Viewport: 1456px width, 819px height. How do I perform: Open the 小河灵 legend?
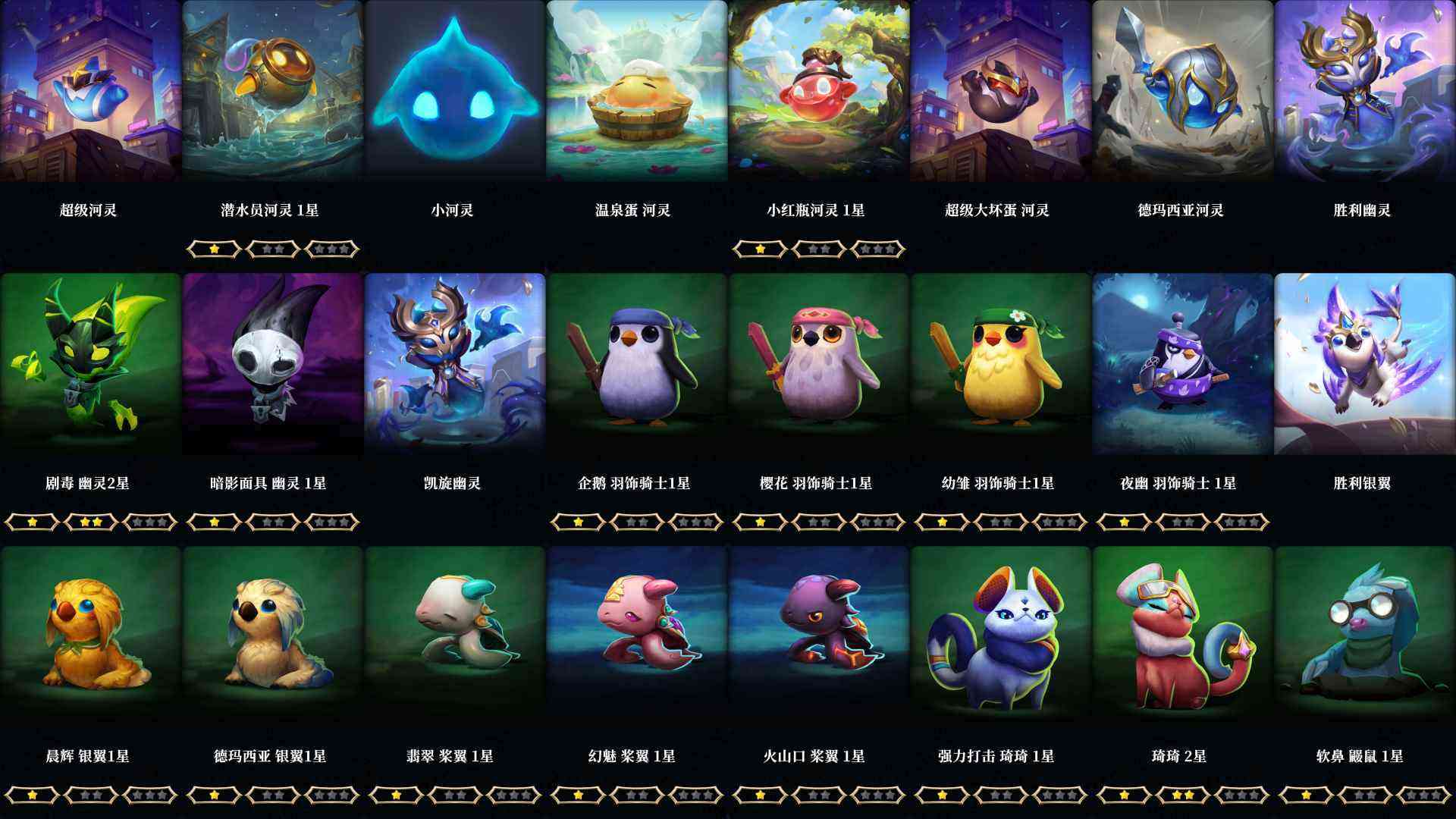[455, 91]
